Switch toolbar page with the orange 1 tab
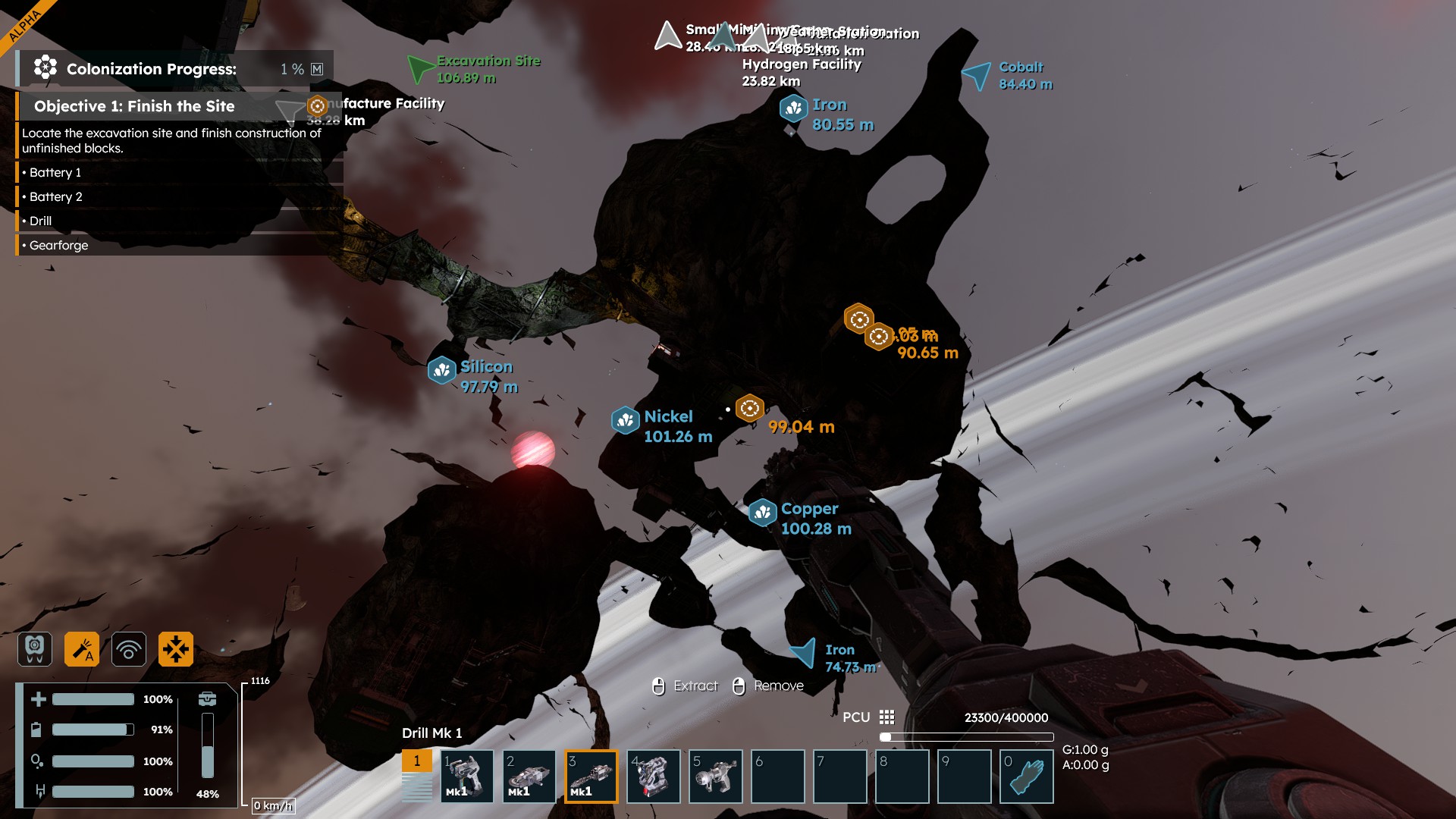This screenshot has width=1456, height=819. [x=416, y=761]
